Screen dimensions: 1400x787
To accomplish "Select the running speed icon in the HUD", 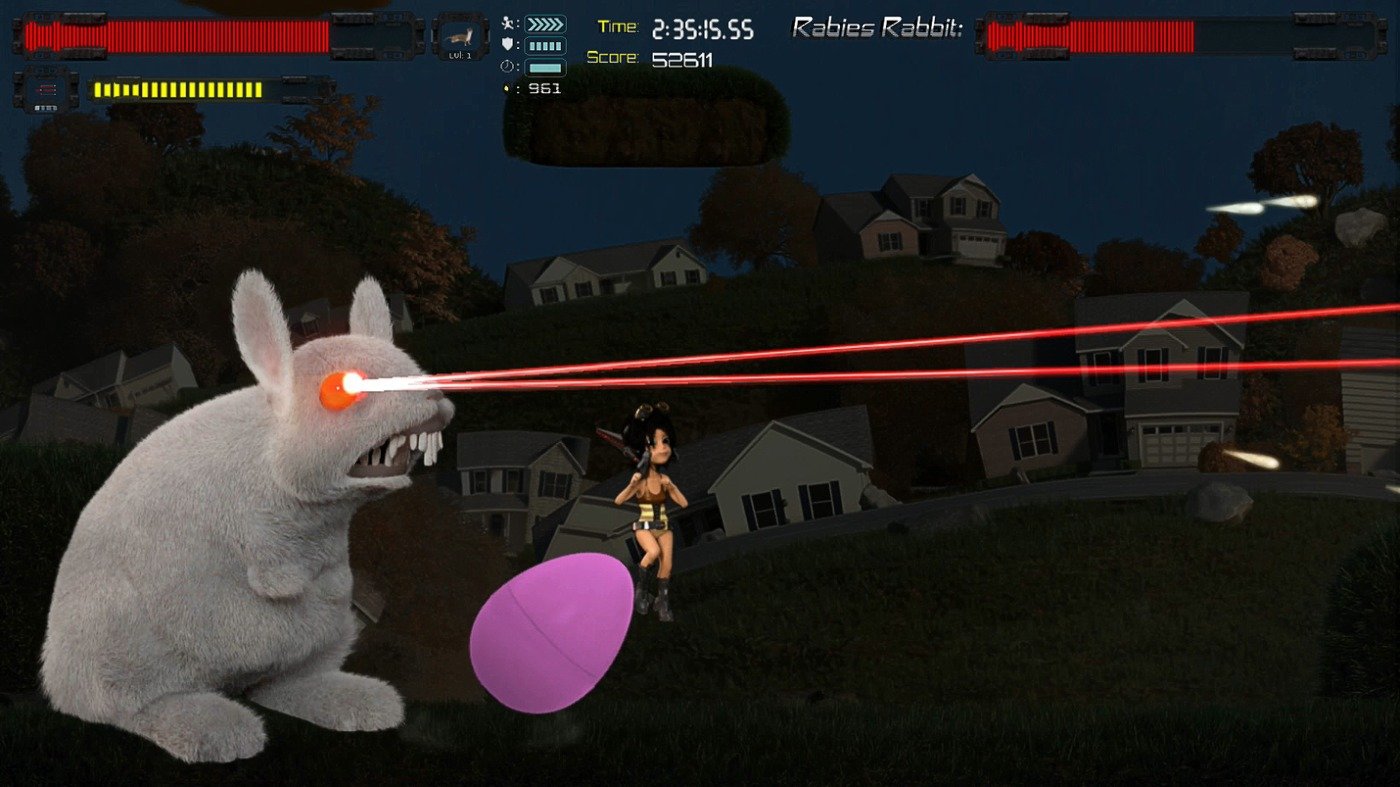I will 506,23.
